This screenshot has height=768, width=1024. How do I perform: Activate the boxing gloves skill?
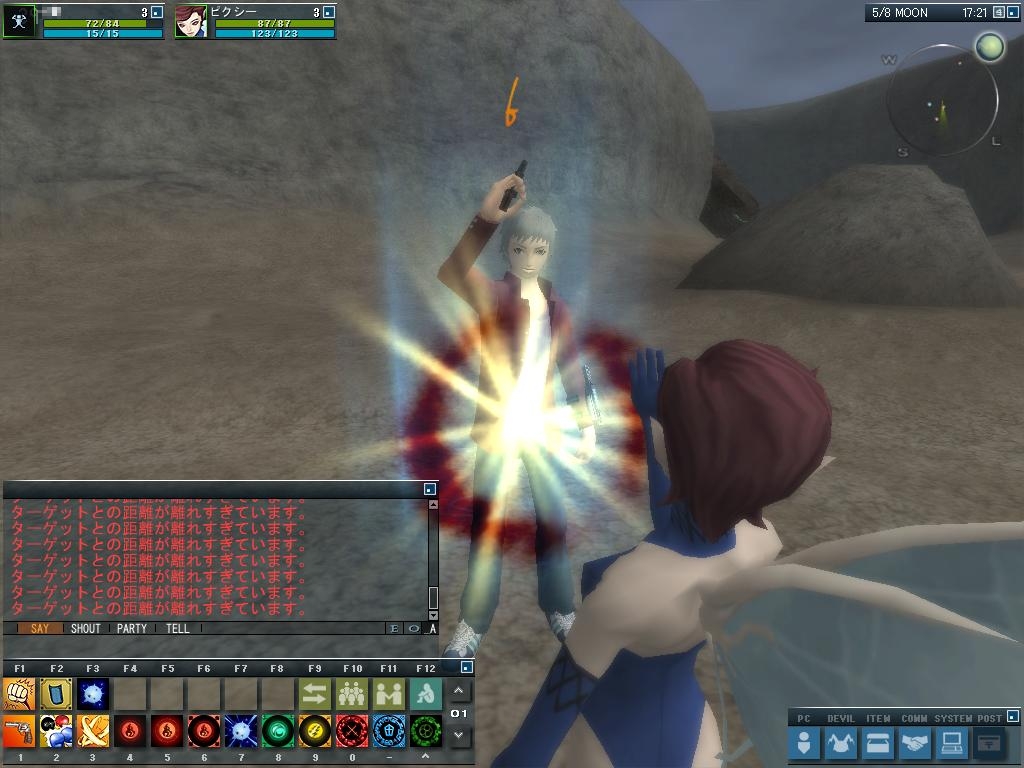(x=56, y=731)
